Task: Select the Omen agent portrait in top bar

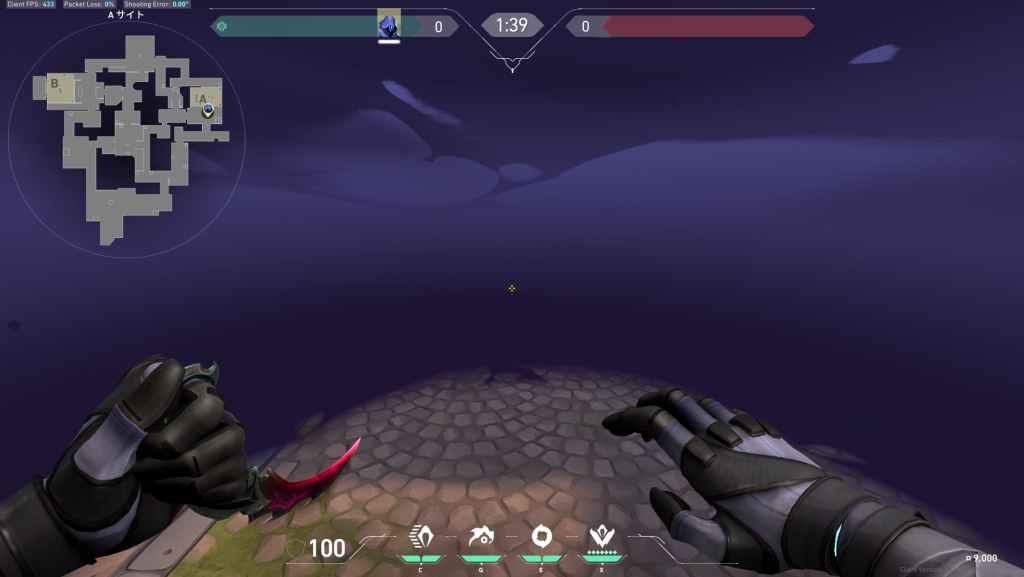Action: (x=389, y=25)
